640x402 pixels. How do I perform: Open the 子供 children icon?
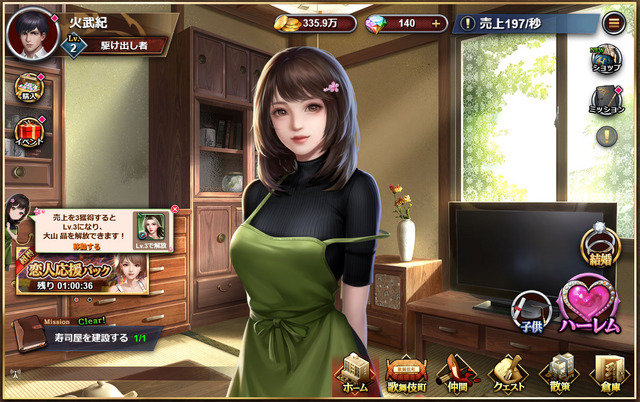[x=531, y=312]
